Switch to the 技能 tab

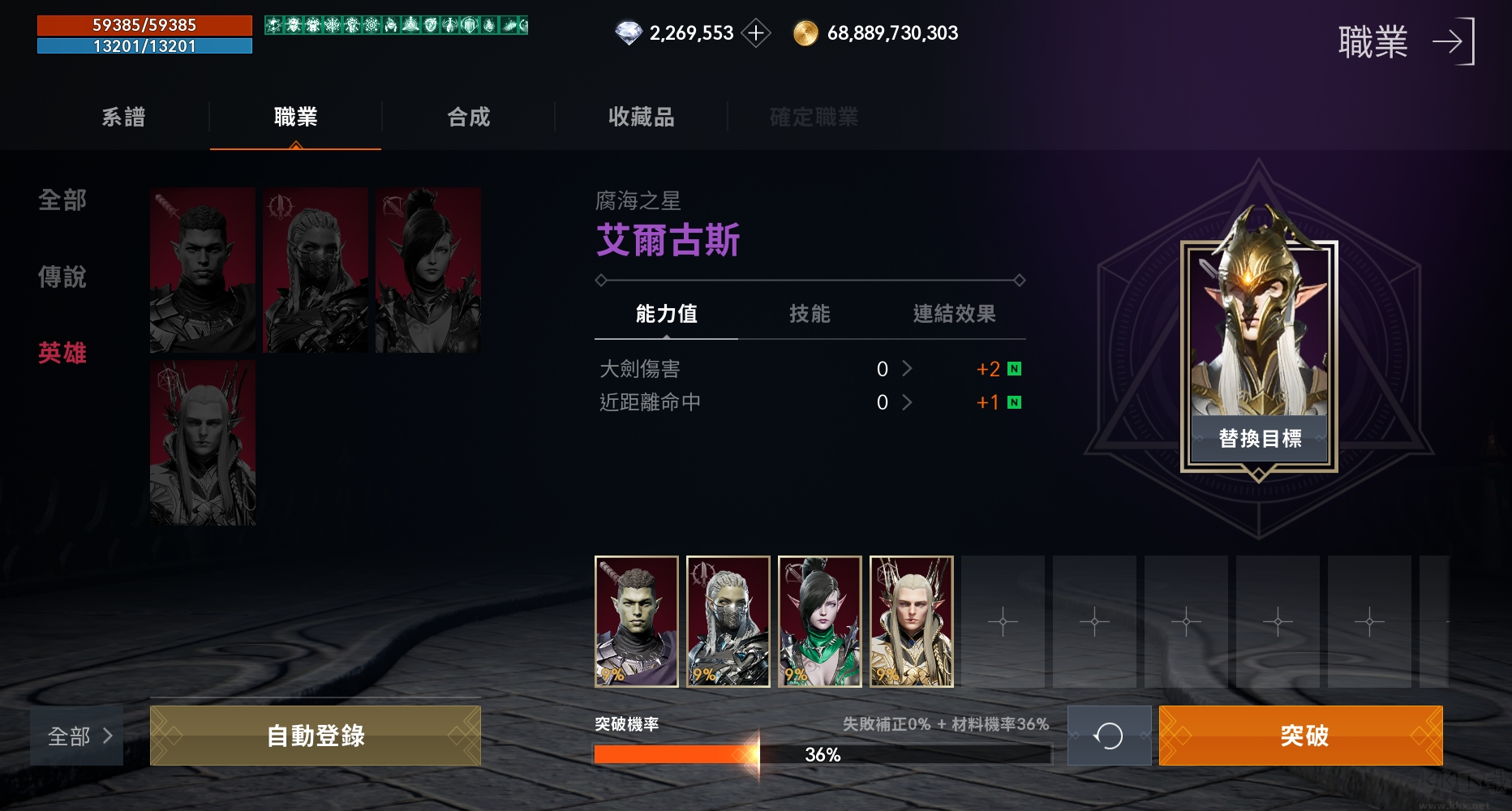pyautogui.click(x=809, y=315)
